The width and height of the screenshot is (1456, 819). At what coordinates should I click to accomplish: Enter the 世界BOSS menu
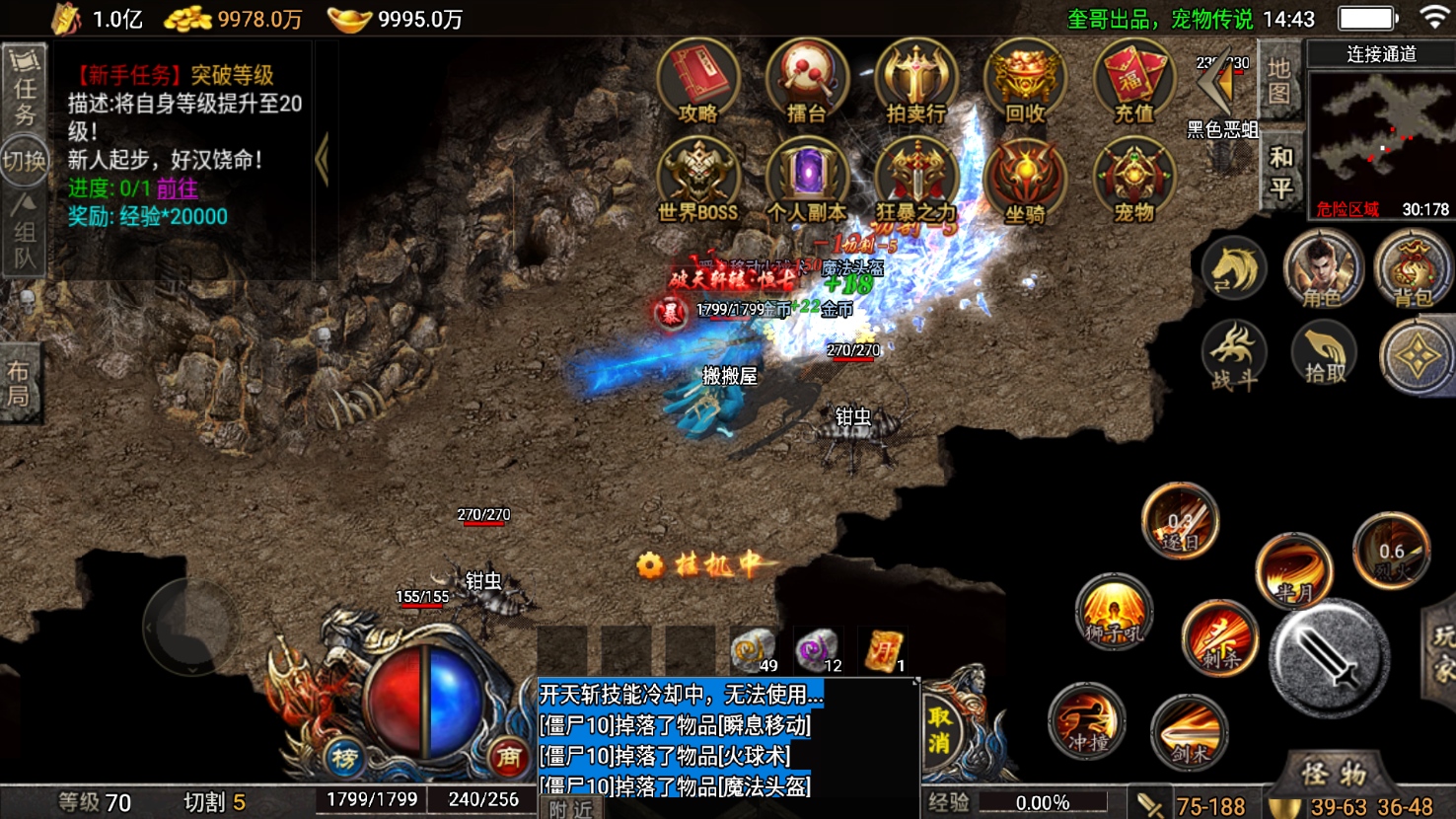698,179
